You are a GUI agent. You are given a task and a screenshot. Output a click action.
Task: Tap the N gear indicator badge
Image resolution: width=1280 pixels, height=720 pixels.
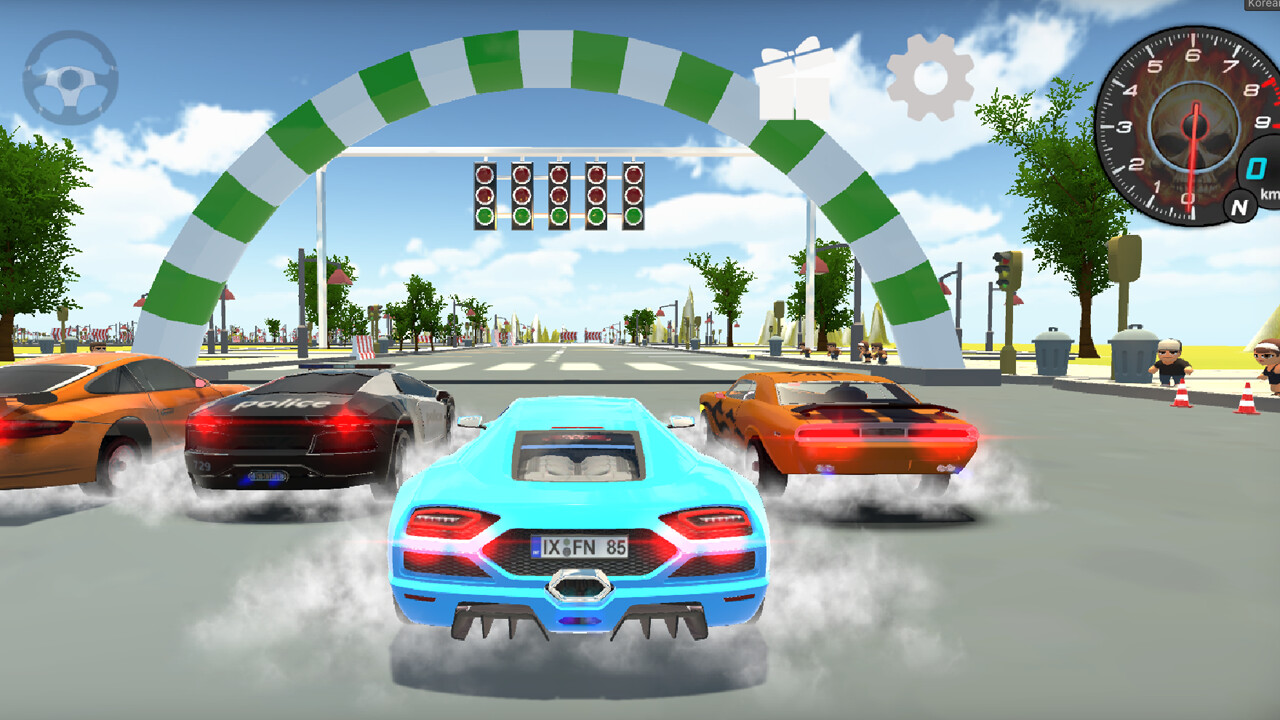(x=1239, y=206)
